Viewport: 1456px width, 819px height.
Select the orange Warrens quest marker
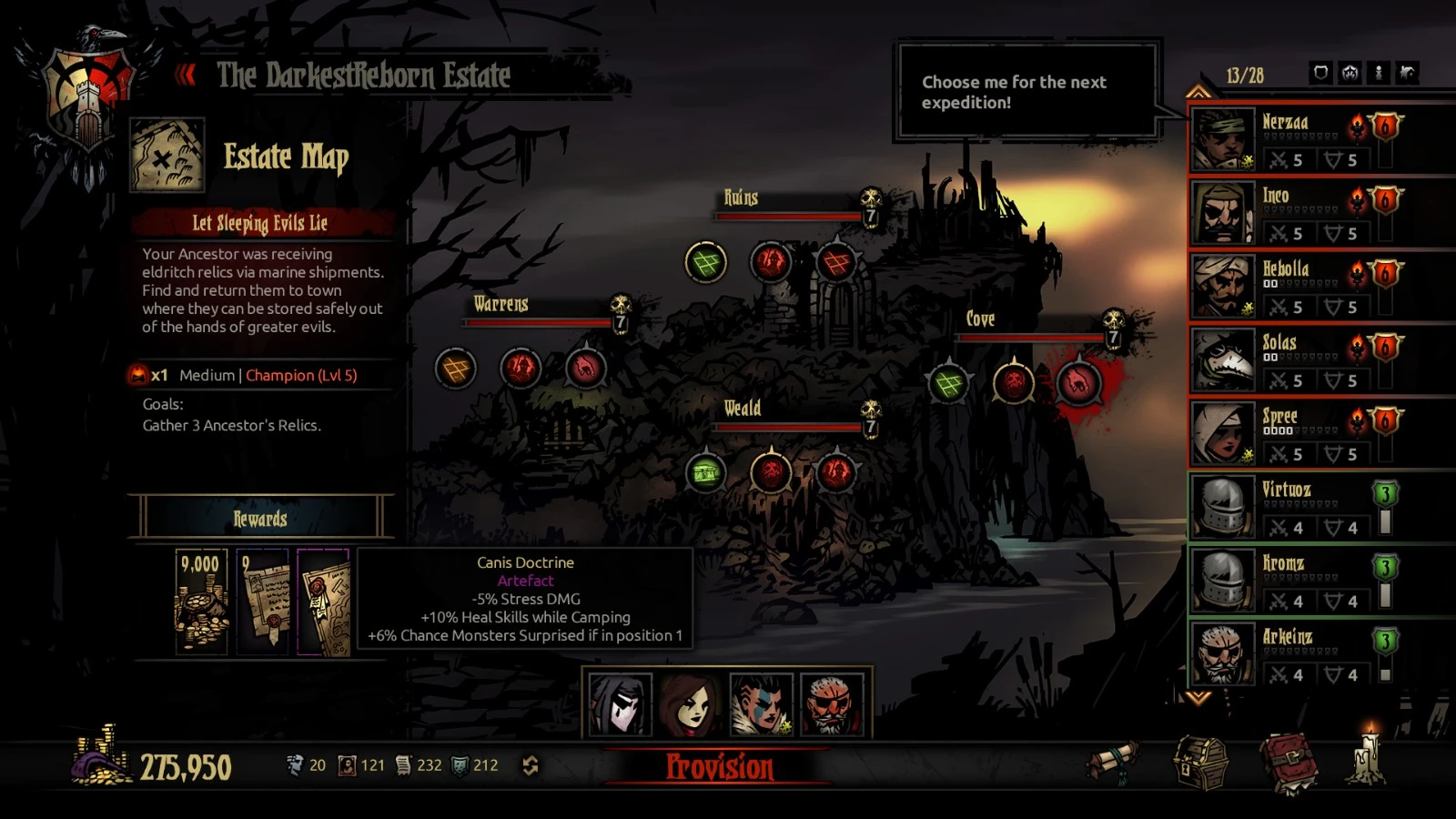click(x=456, y=369)
